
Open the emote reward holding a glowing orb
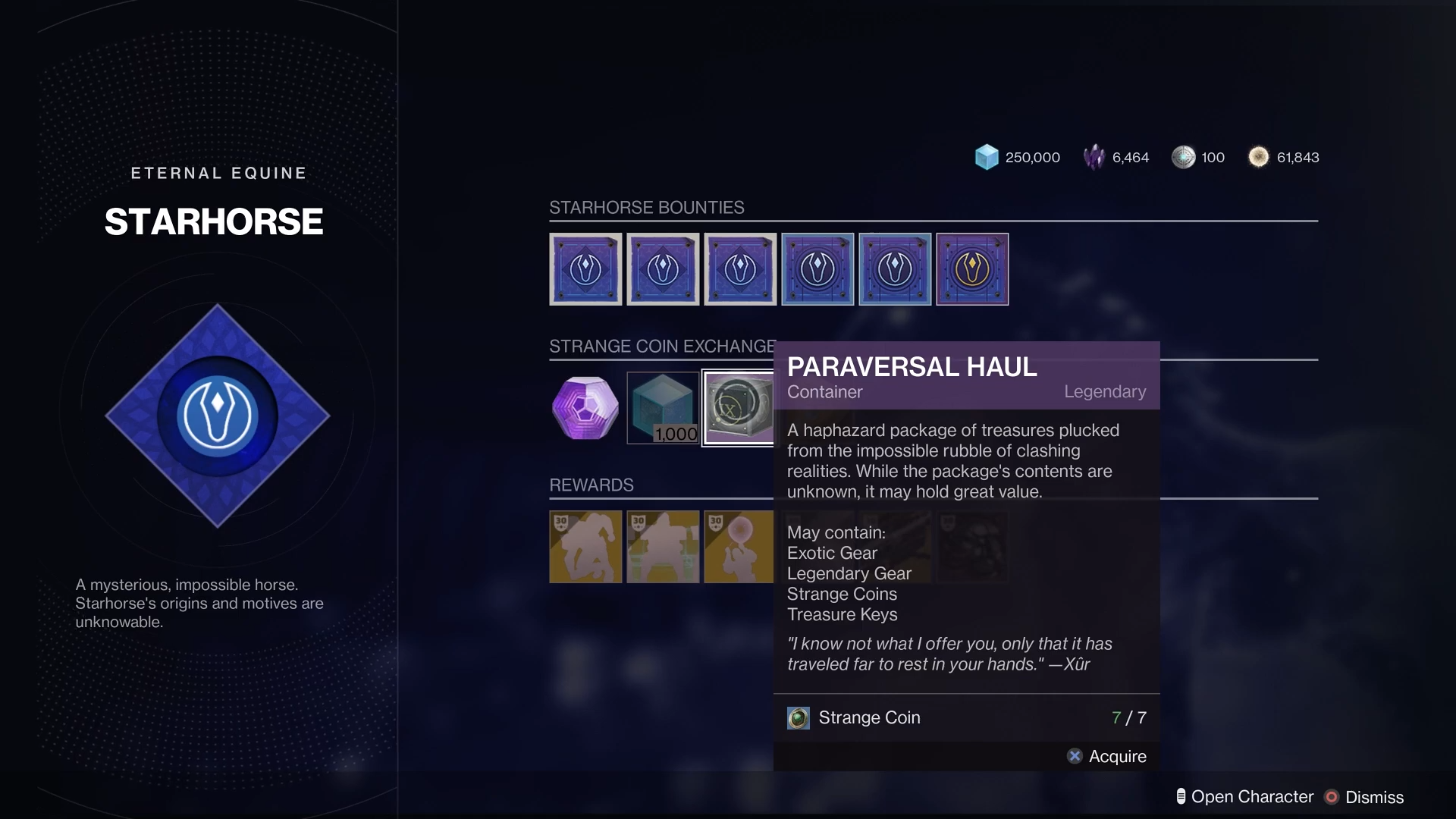738,547
